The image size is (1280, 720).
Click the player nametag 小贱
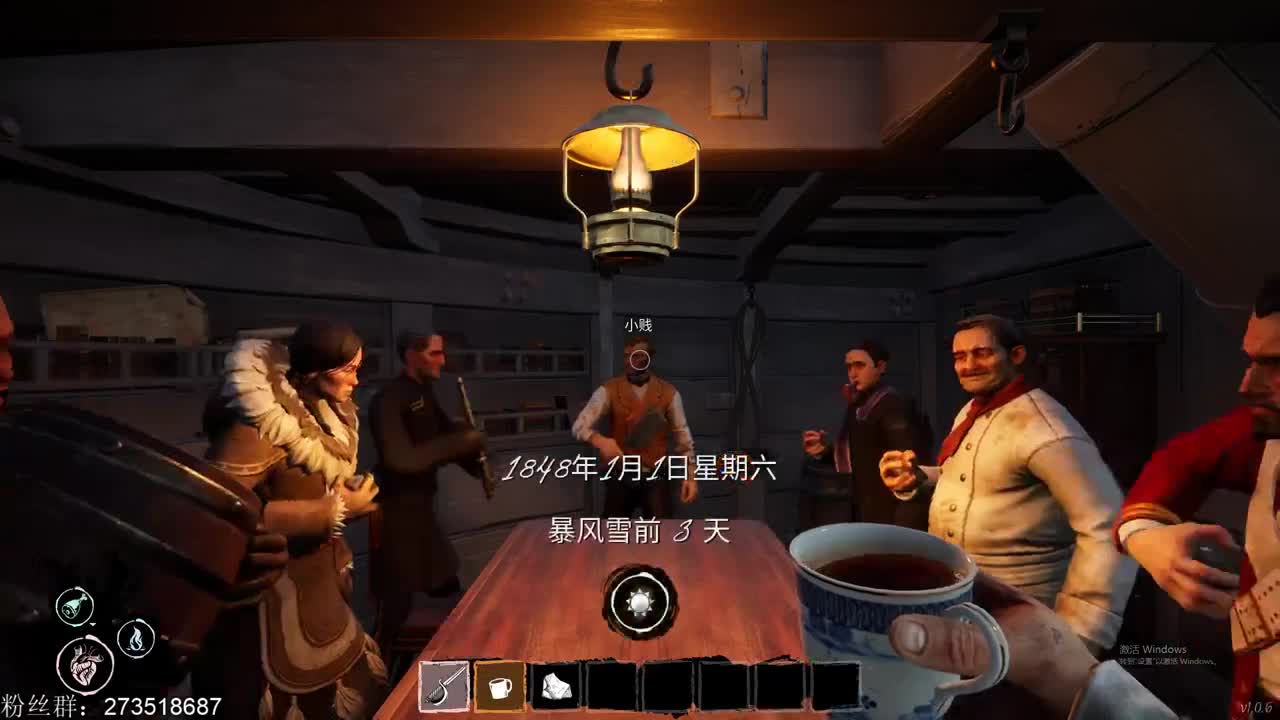point(639,325)
